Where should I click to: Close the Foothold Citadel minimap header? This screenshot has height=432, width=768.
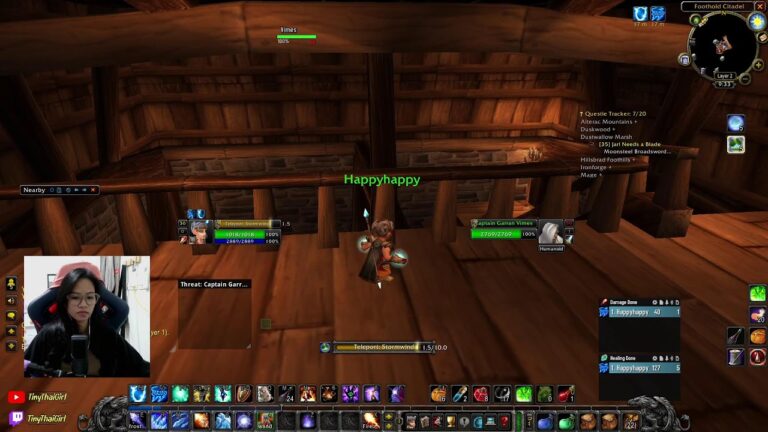pyautogui.click(x=760, y=6)
